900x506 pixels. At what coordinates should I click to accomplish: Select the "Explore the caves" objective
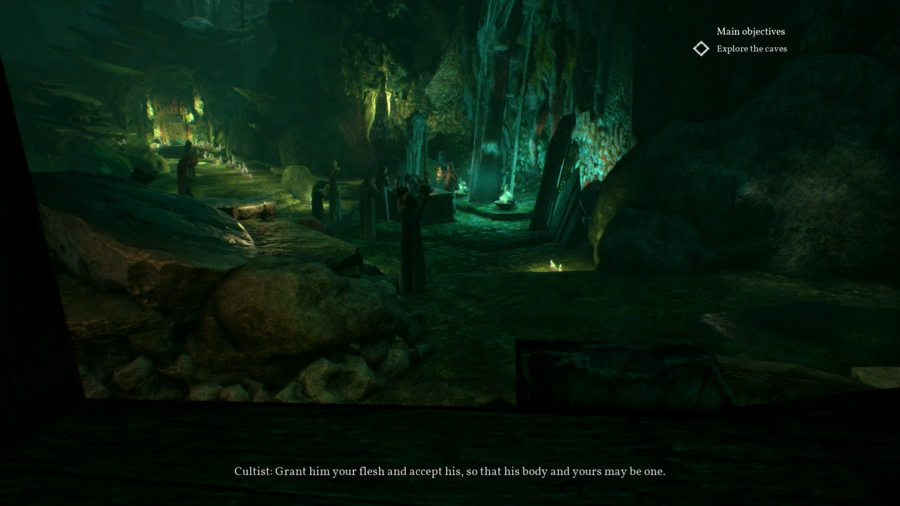click(751, 49)
